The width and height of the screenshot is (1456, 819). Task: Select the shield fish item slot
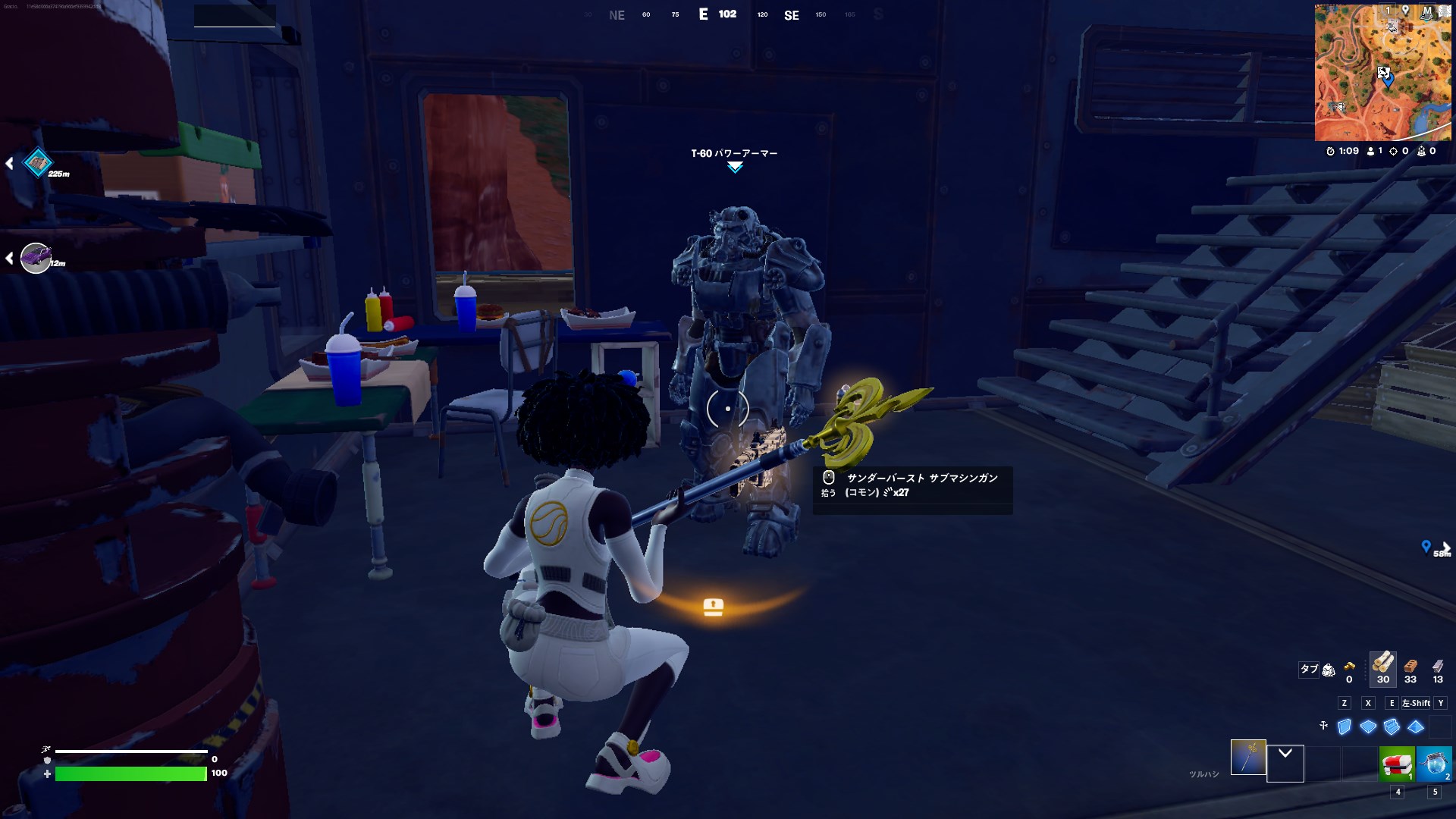click(x=1433, y=764)
